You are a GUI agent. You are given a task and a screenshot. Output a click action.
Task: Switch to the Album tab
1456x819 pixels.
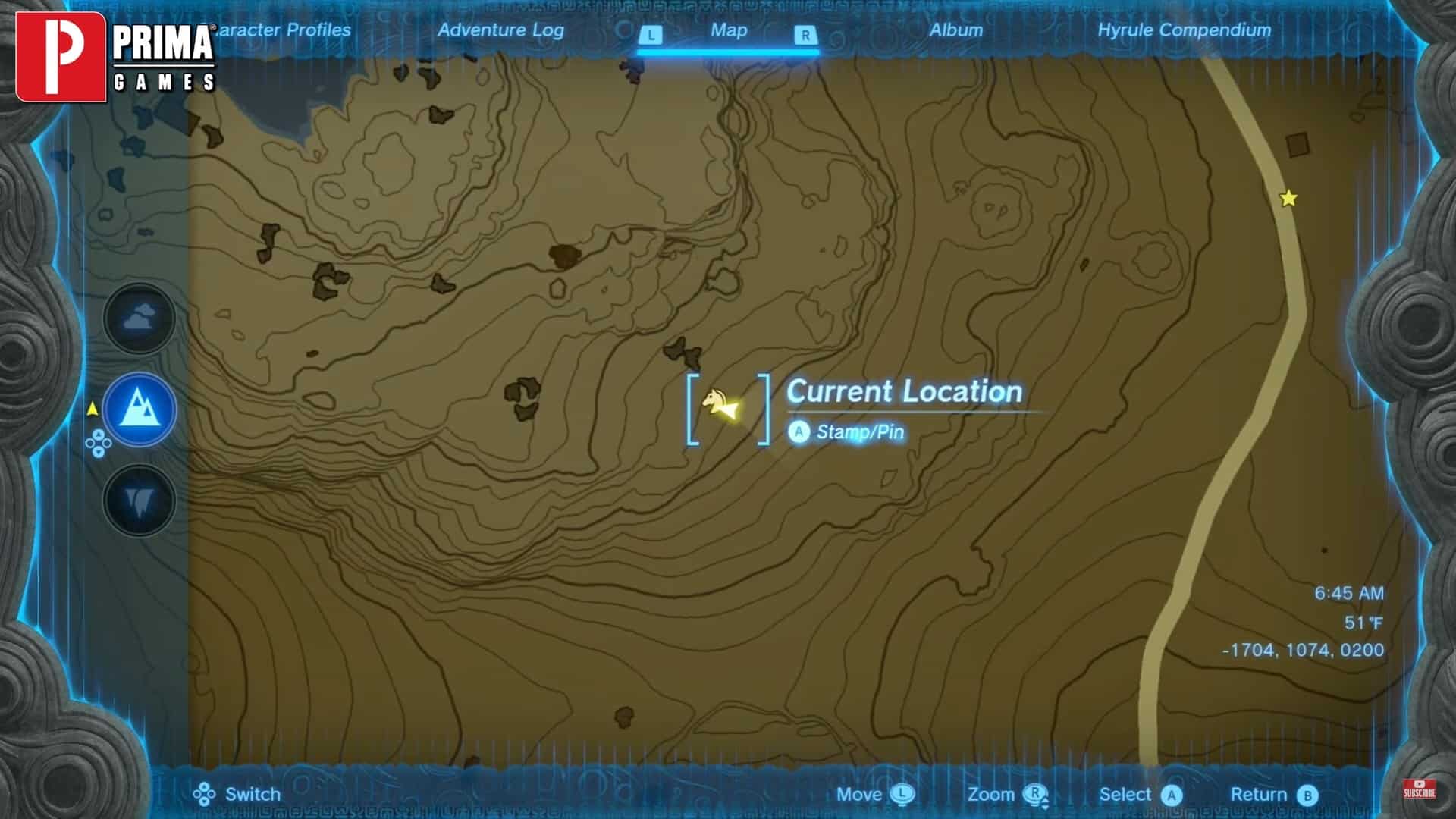pos(956,31)
